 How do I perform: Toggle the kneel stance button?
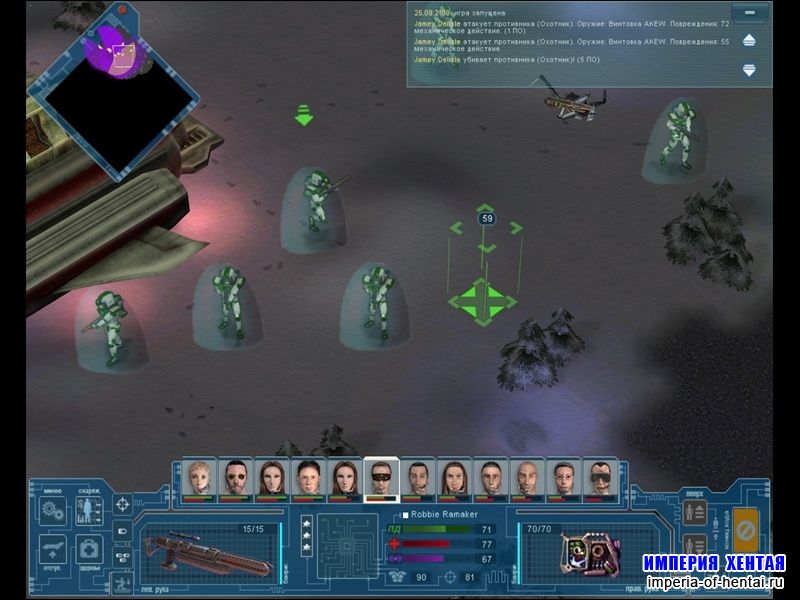pos(122,582)
